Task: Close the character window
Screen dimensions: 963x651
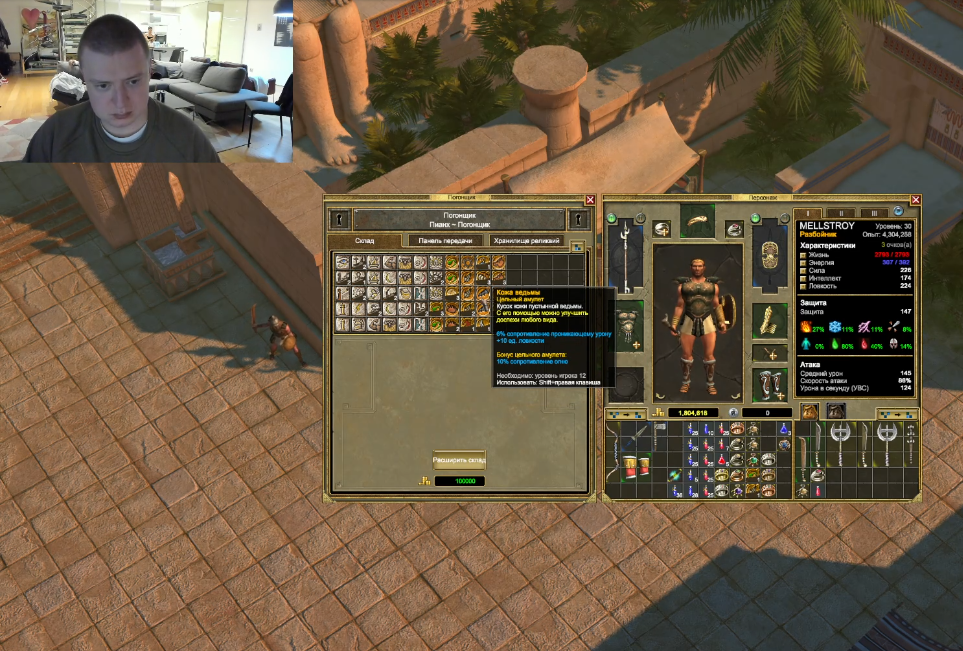Action: click(915, 200)
